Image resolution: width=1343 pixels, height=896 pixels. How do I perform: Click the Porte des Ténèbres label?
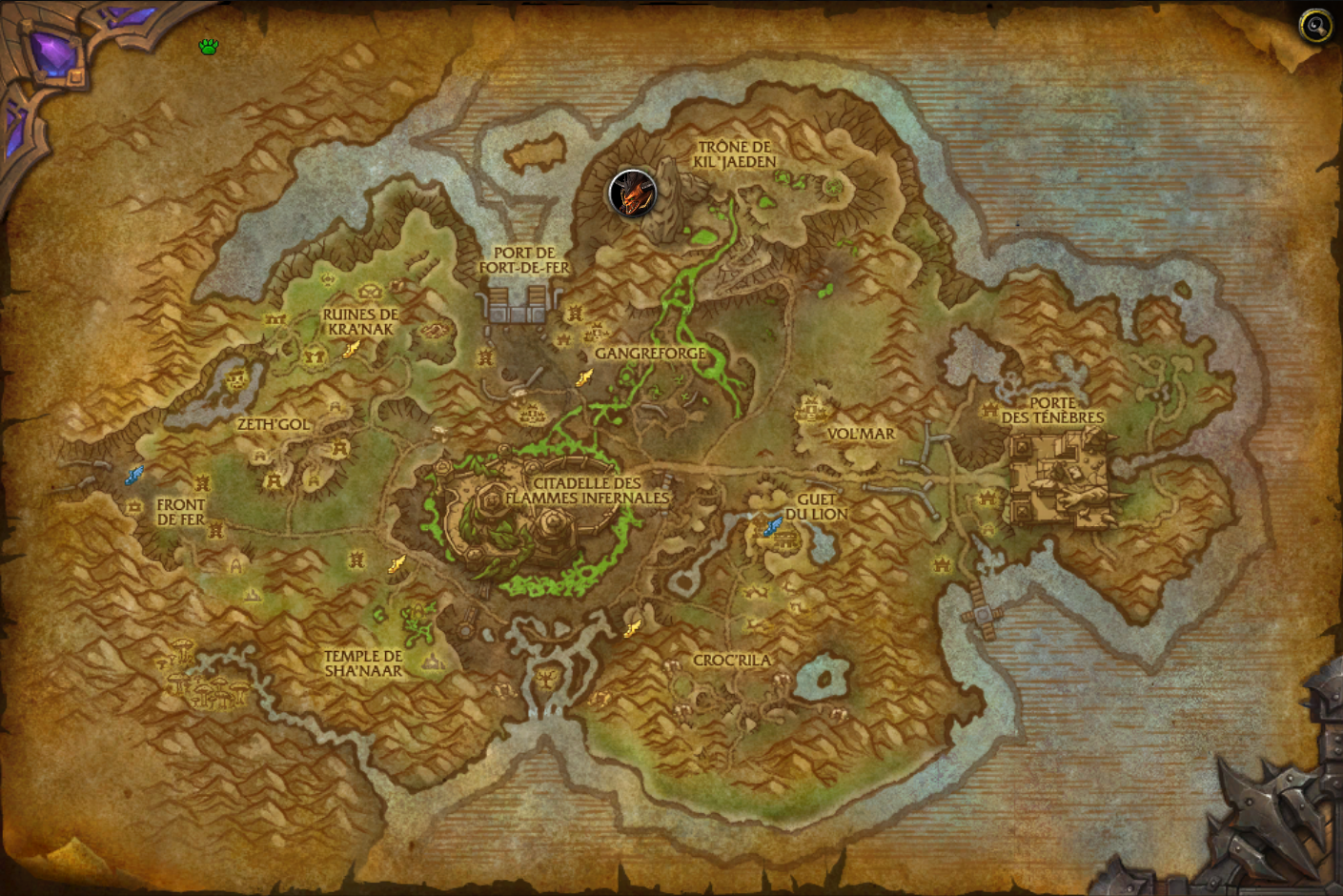point(1053,411)
